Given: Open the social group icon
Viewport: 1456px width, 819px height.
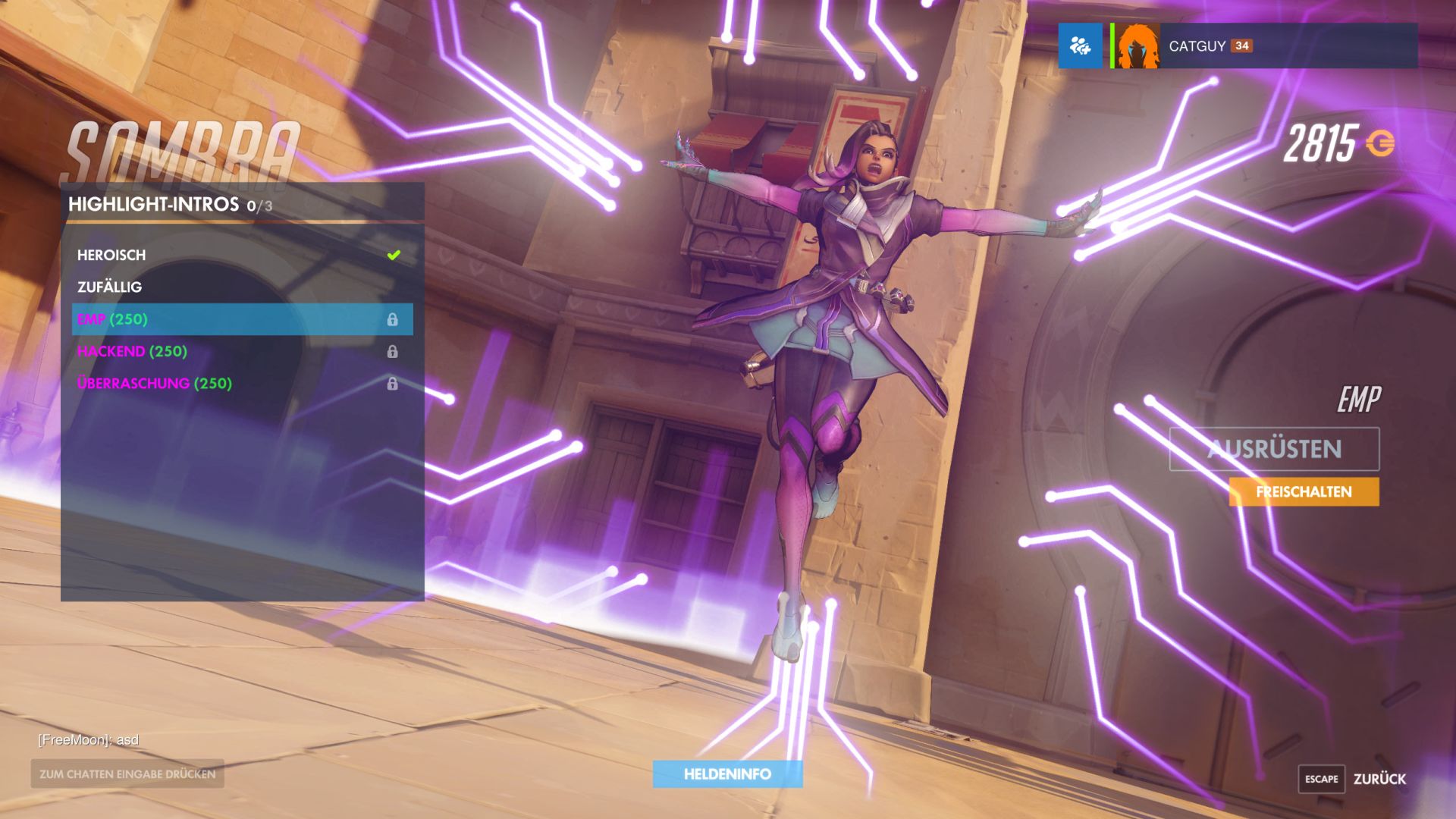Looking at the screenshot, I should [1080, 46].
